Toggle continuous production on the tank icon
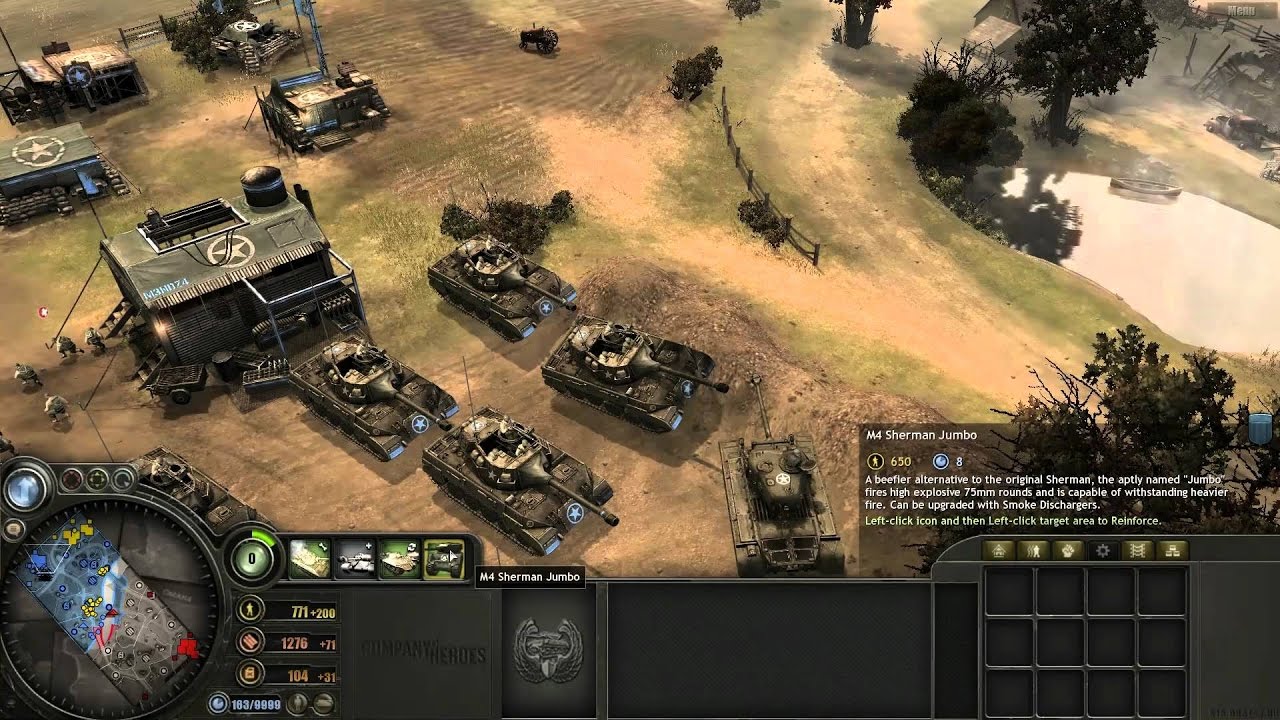 coord(401,558)
